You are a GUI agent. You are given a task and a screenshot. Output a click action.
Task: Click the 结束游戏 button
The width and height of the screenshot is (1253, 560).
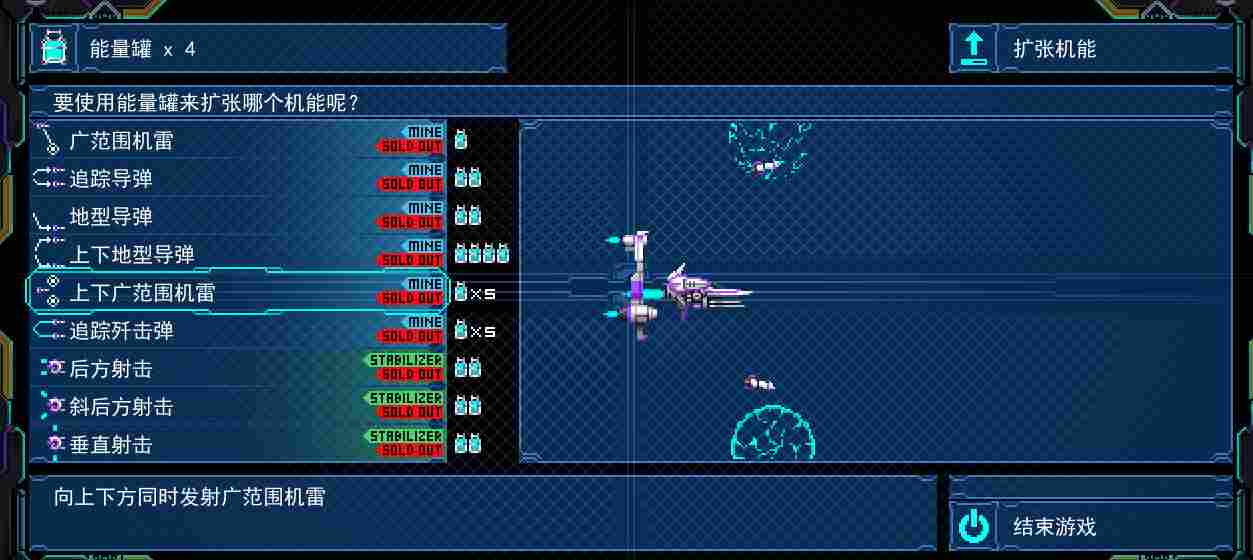(1090, 527)
